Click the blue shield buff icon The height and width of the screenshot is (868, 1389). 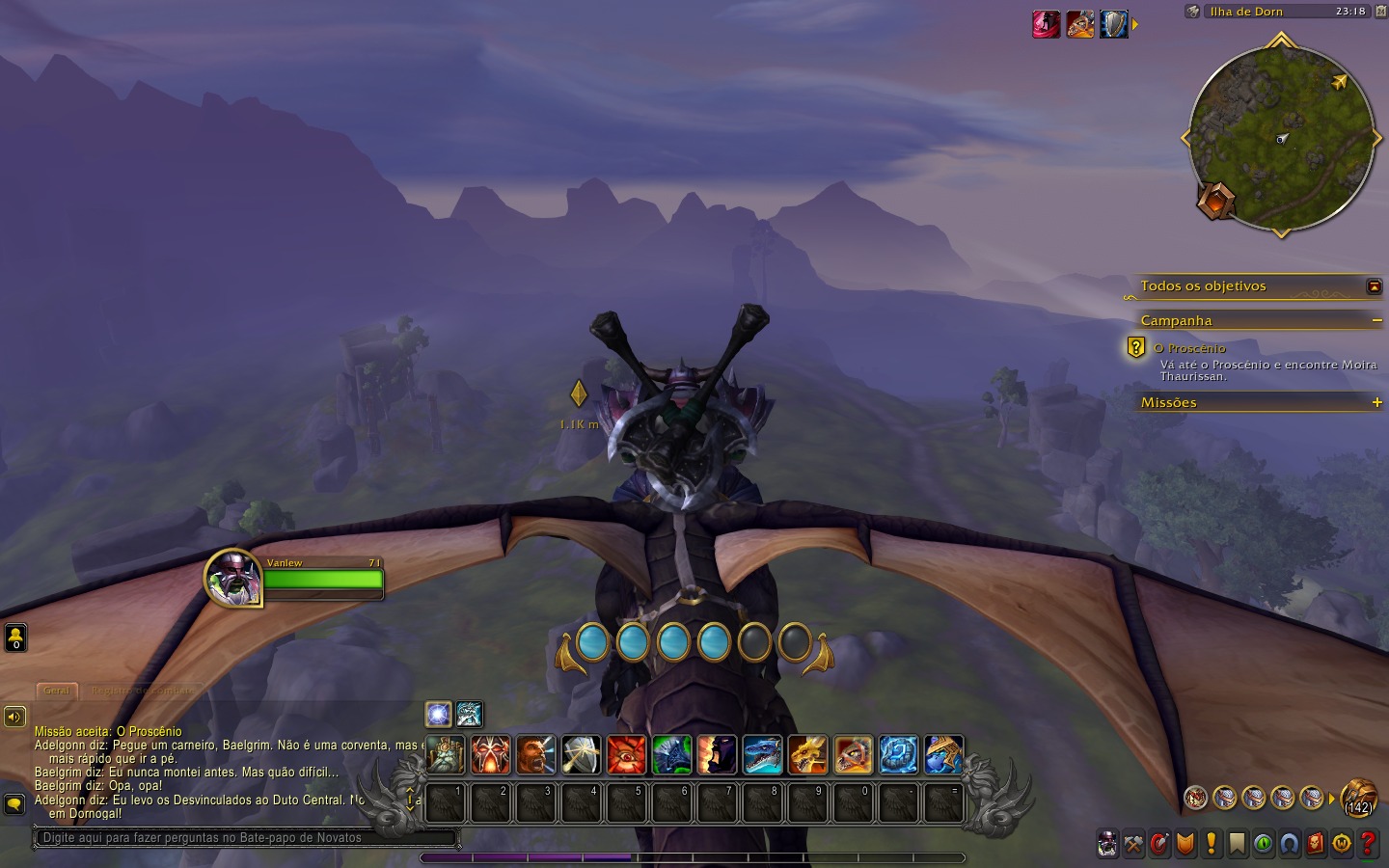(x=1114, y=24)
